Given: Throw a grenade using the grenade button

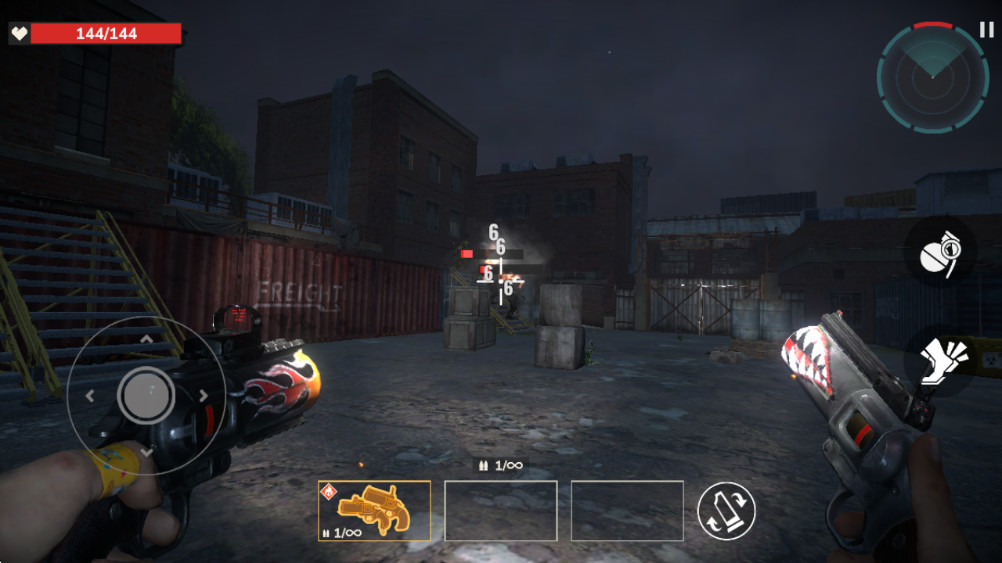Looking at the screenshot, I should coord(940,252).
